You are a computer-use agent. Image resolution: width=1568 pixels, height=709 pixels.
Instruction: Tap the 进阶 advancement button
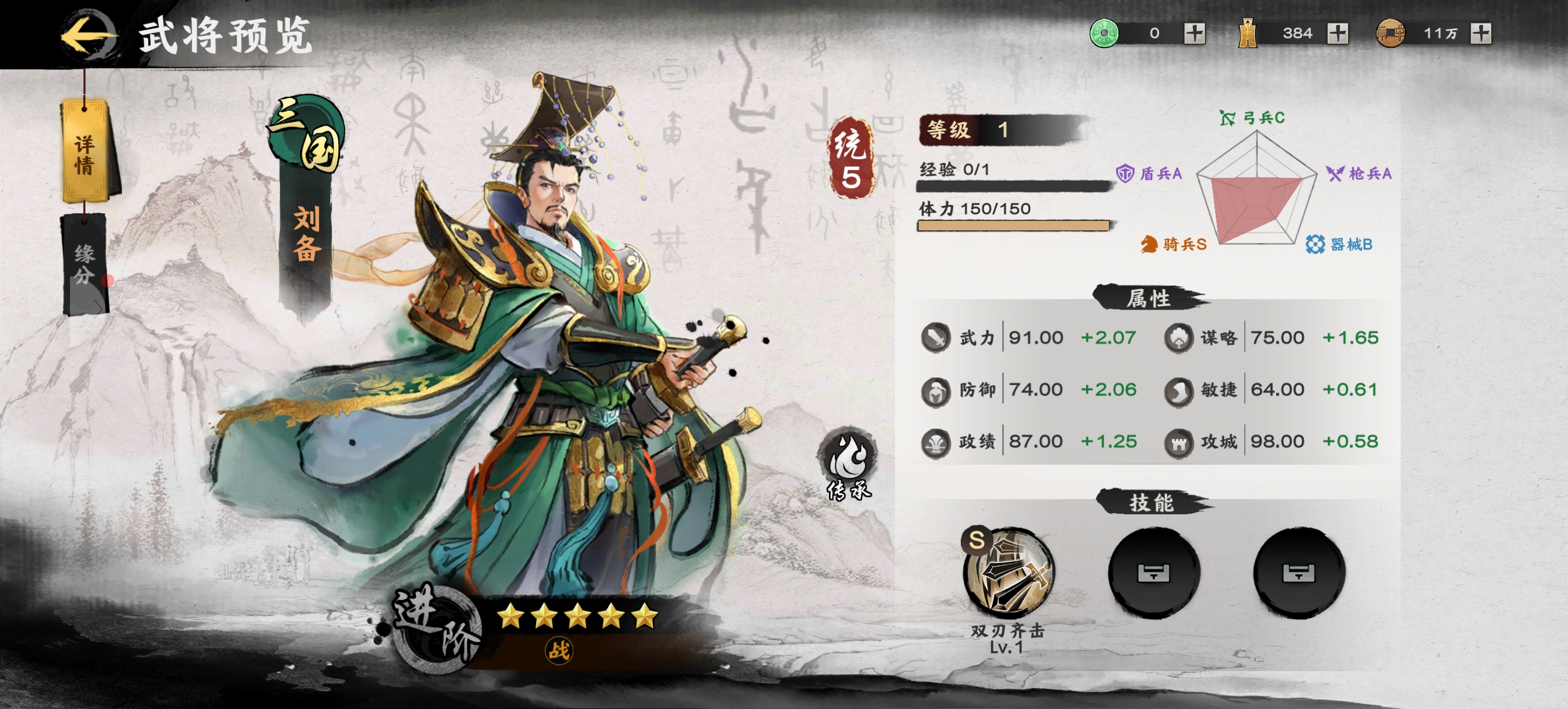tap(435, 627)
